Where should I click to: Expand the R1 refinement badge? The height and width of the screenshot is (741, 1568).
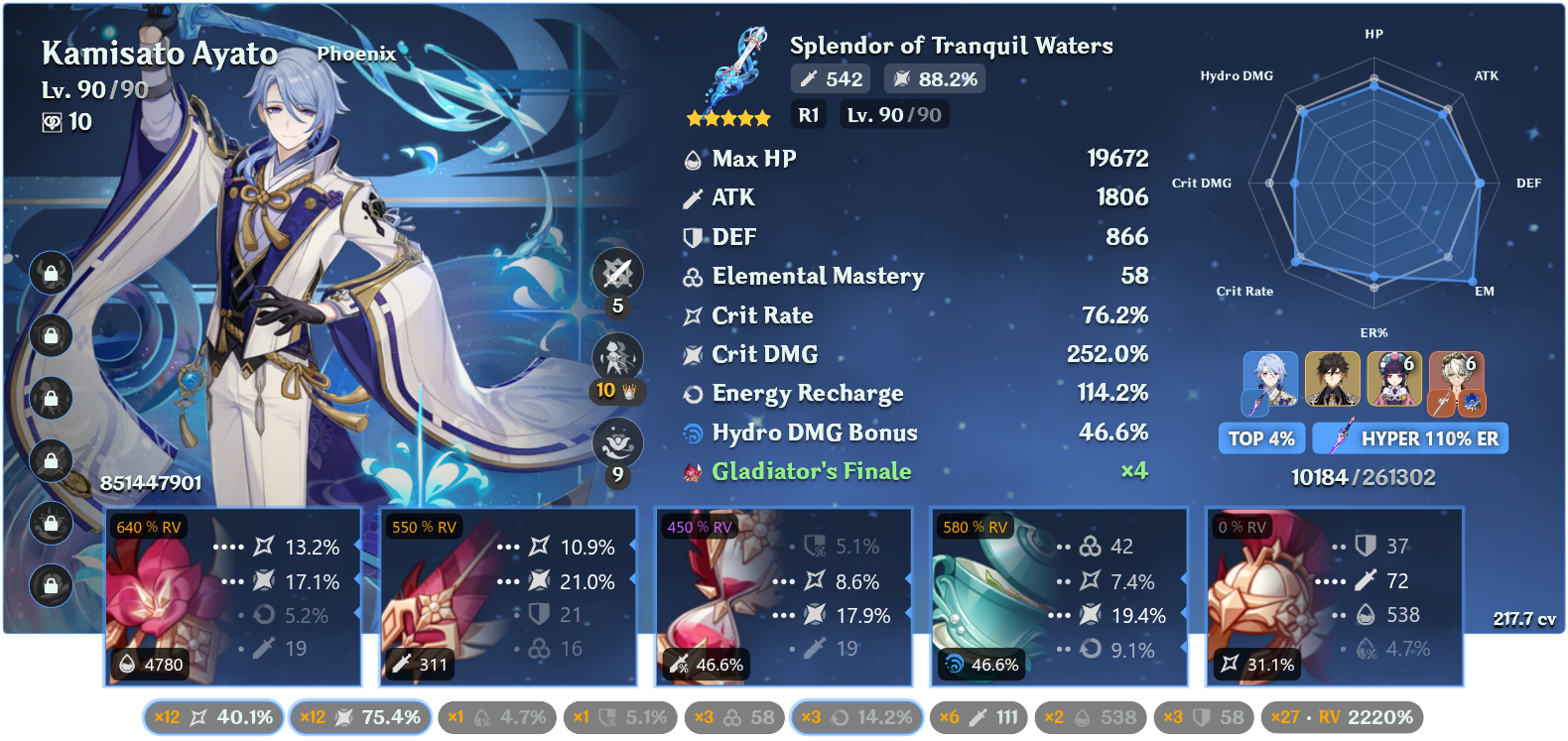pos(808,114)
